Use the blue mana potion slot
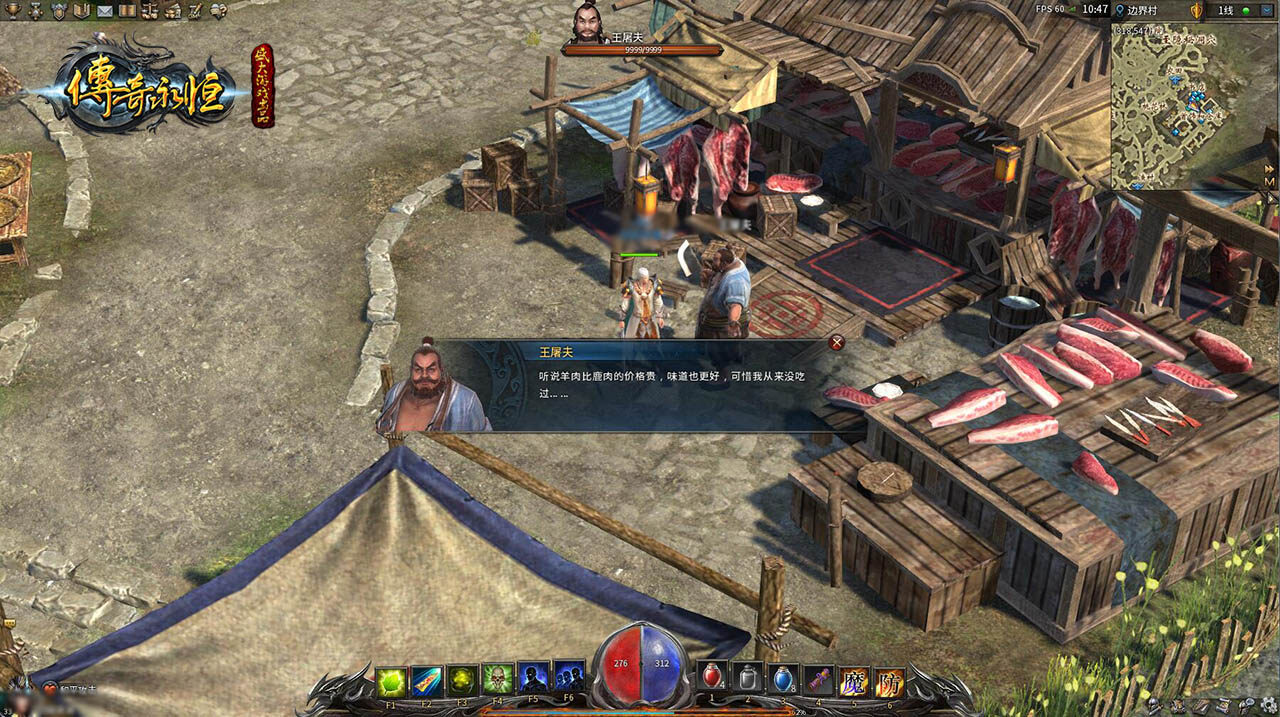This screenshot has width=1280, height=717. tap(785, 678)
